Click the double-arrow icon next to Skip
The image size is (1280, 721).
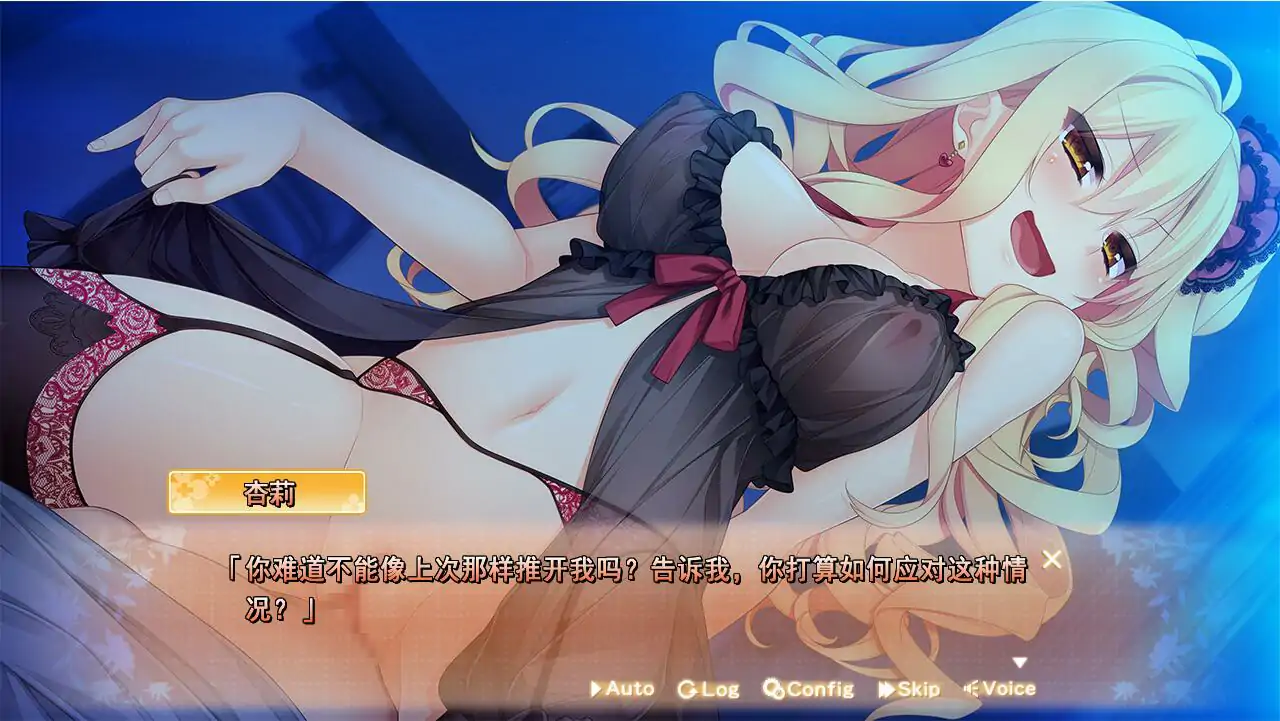point(884,688)
